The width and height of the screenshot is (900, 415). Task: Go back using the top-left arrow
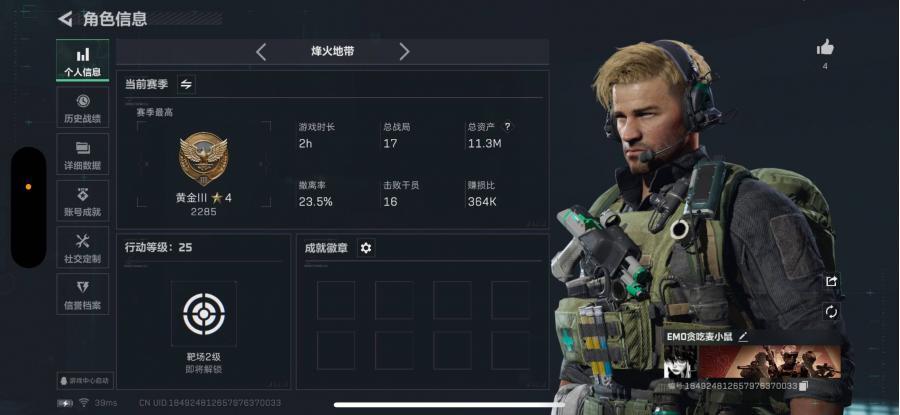[x=65, y=18]
